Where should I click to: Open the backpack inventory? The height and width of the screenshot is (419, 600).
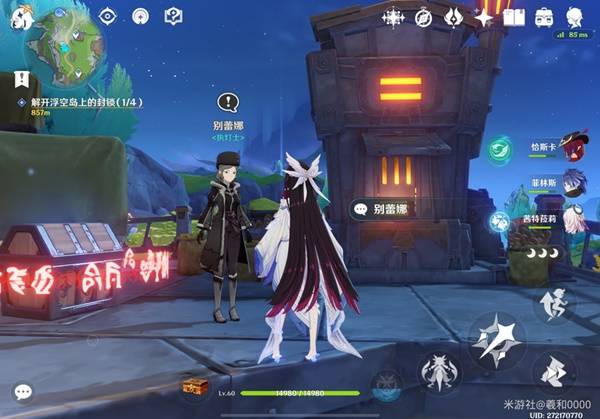click(545, 17)
